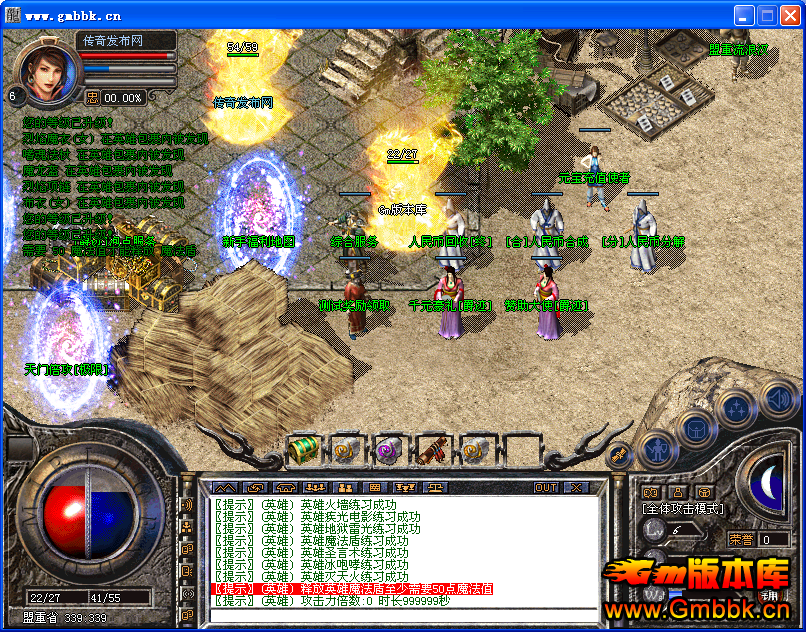Image resolution: width=806 pixels, height=632 pixels.
Task: Click the X button on chat bar
Action: tap(576, 488)
